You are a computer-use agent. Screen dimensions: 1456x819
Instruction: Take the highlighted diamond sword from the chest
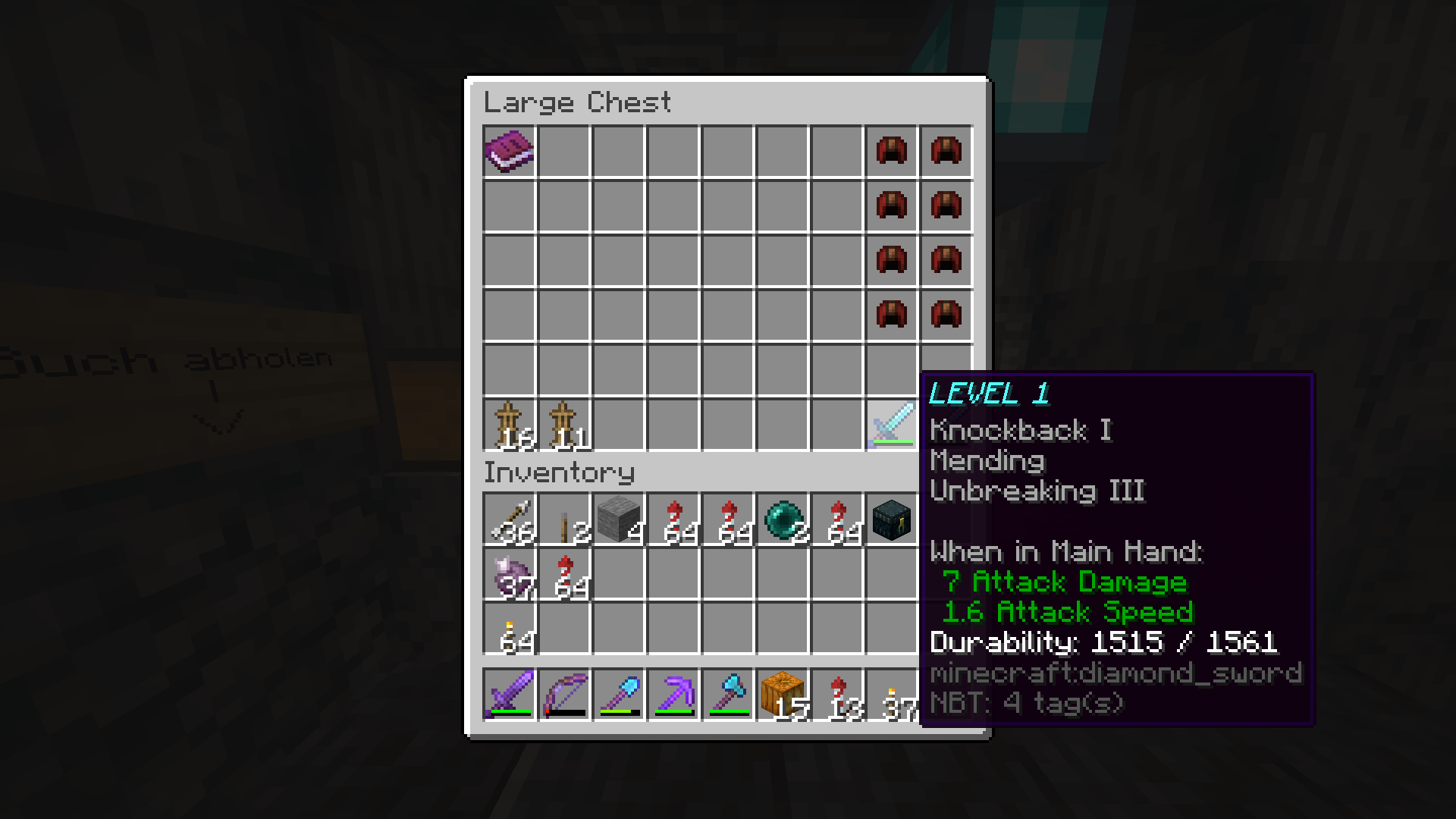[x=891, y=424]
